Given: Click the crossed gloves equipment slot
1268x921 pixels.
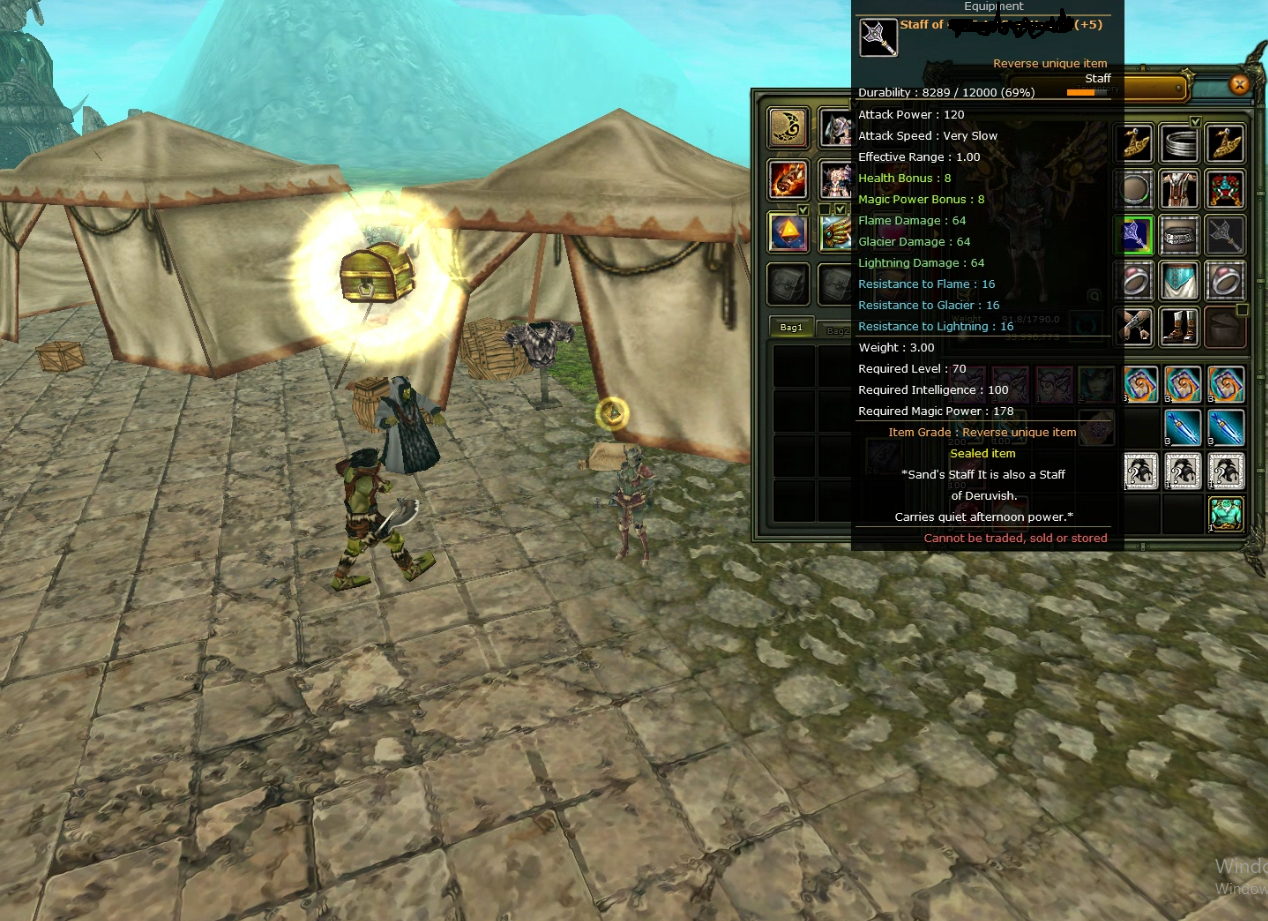Looking at the screenshot, I should (1135, 327).
